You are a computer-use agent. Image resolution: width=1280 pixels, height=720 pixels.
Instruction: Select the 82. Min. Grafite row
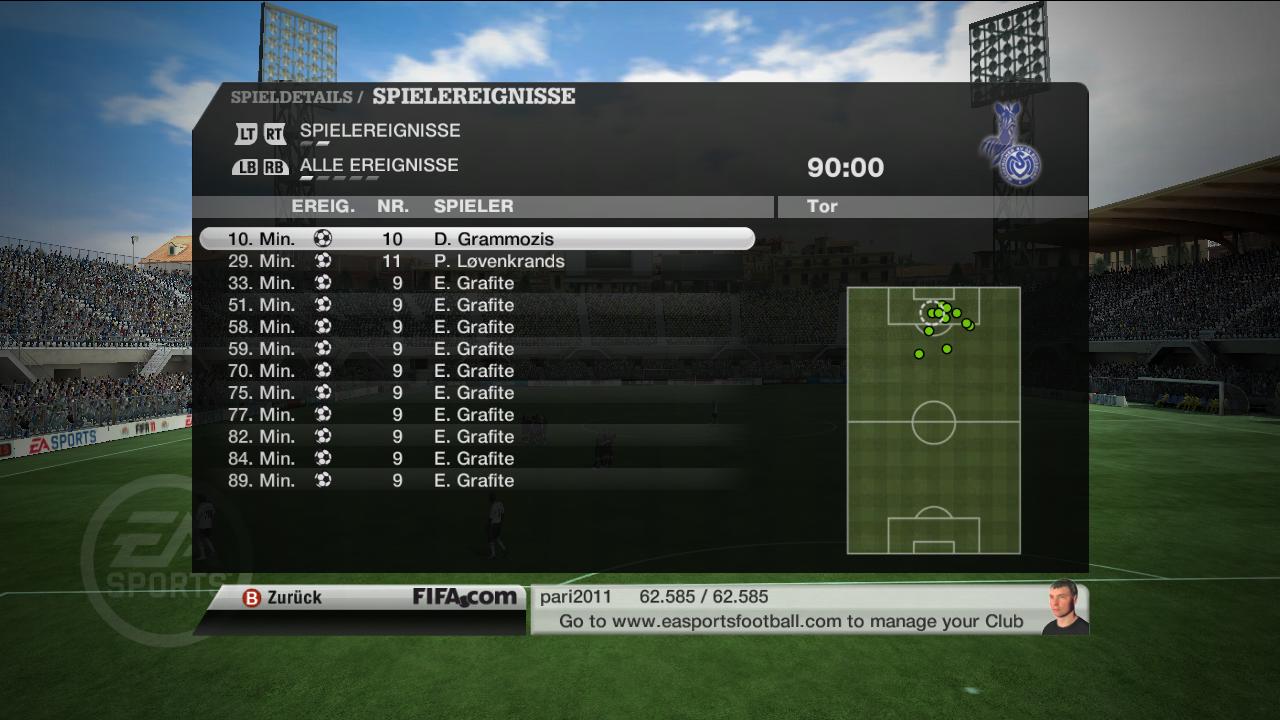coord(476,437)
